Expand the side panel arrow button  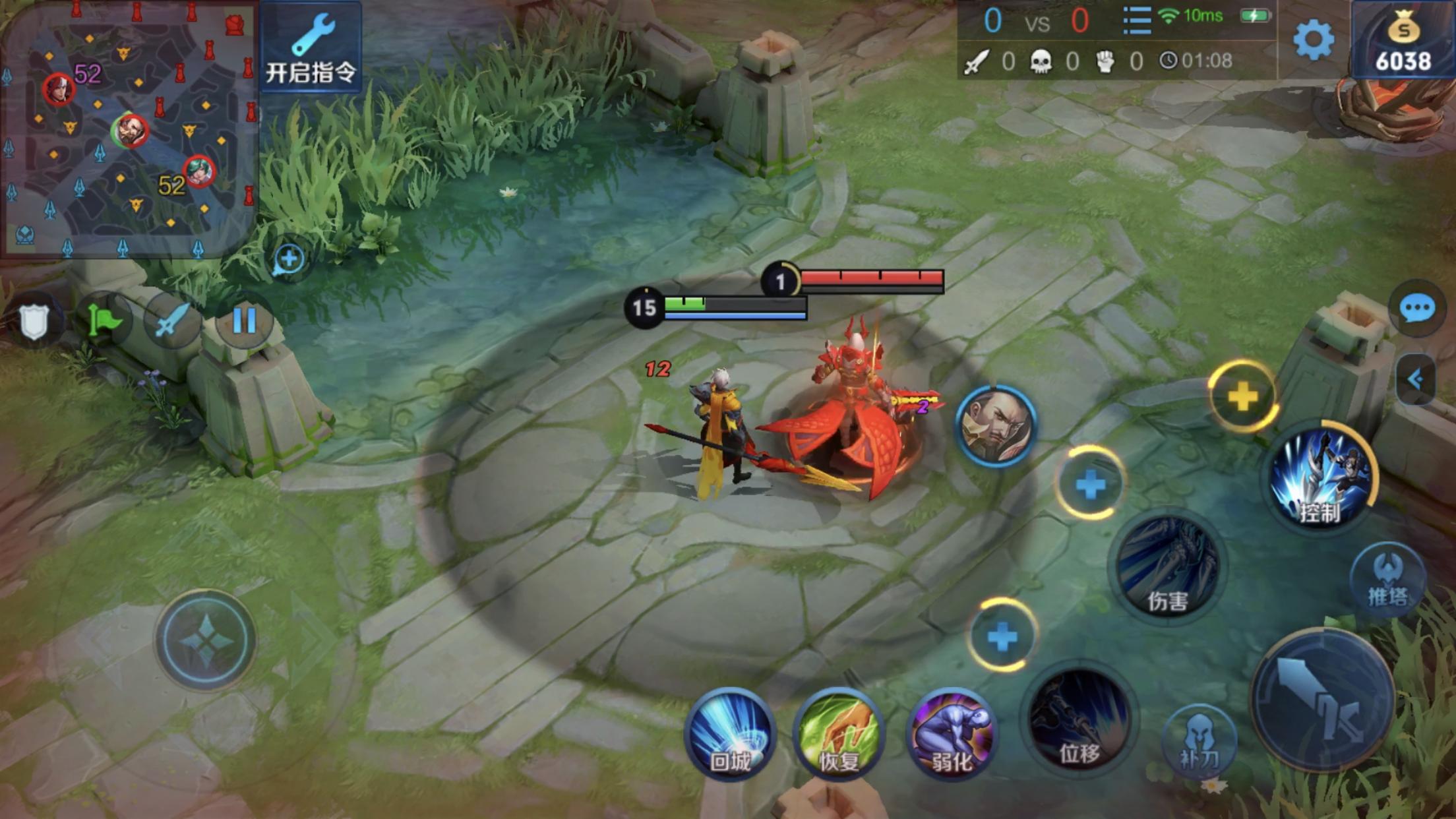coord(1415,379)
